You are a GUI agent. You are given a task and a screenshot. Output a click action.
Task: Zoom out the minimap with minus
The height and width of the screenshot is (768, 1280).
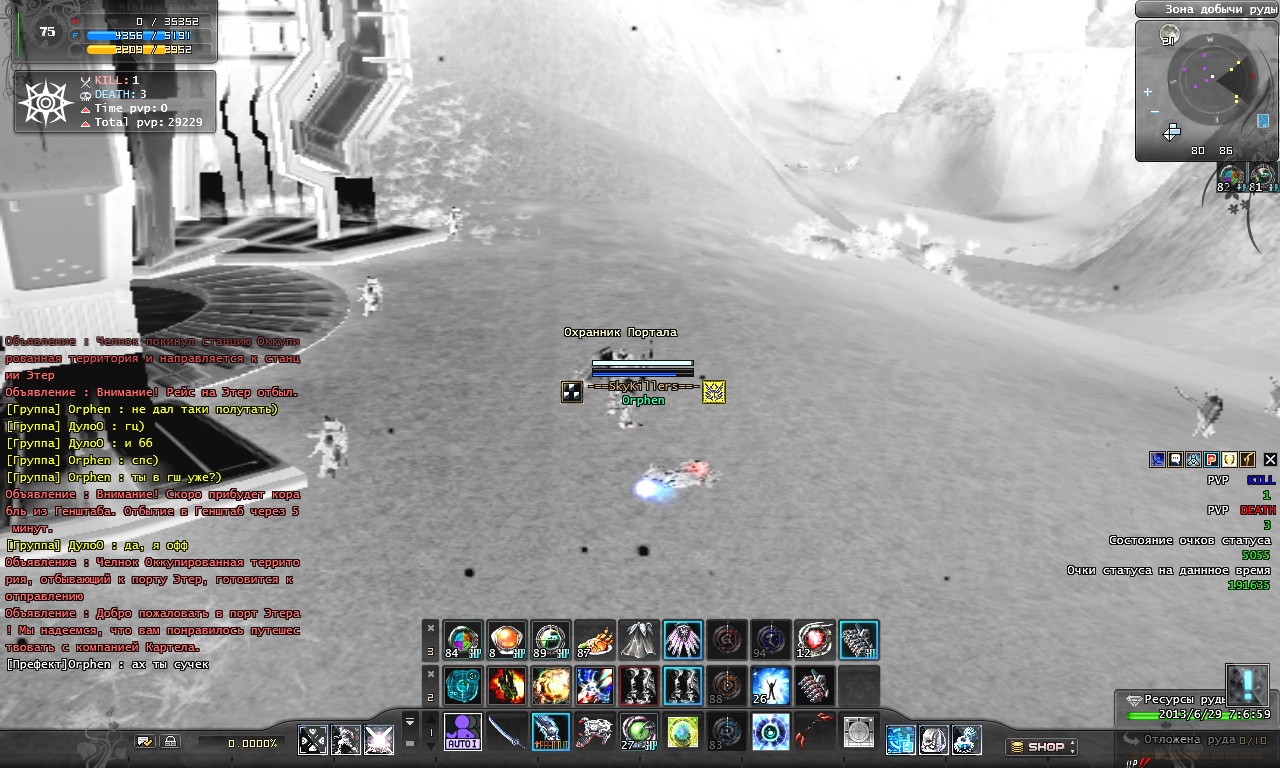pos(1154,112)
